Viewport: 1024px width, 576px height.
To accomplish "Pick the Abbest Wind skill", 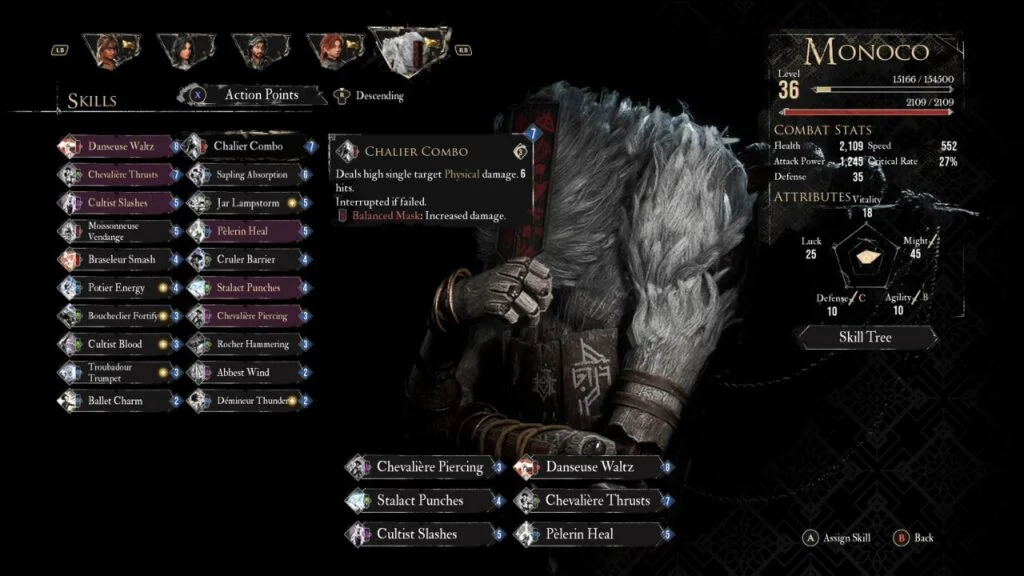I will coord(244,372).
